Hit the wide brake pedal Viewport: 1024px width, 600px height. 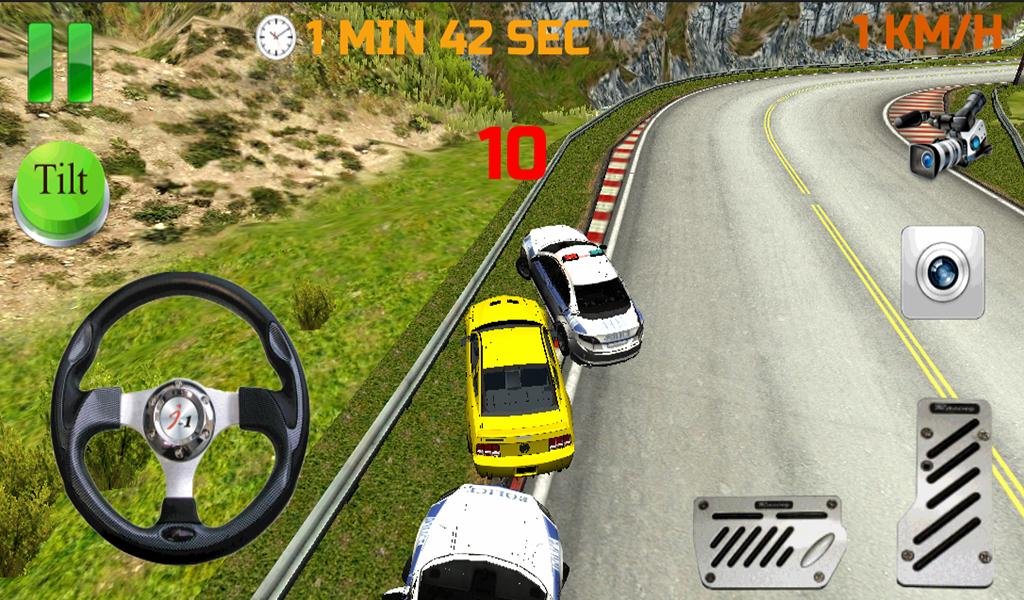pos(769,541)
